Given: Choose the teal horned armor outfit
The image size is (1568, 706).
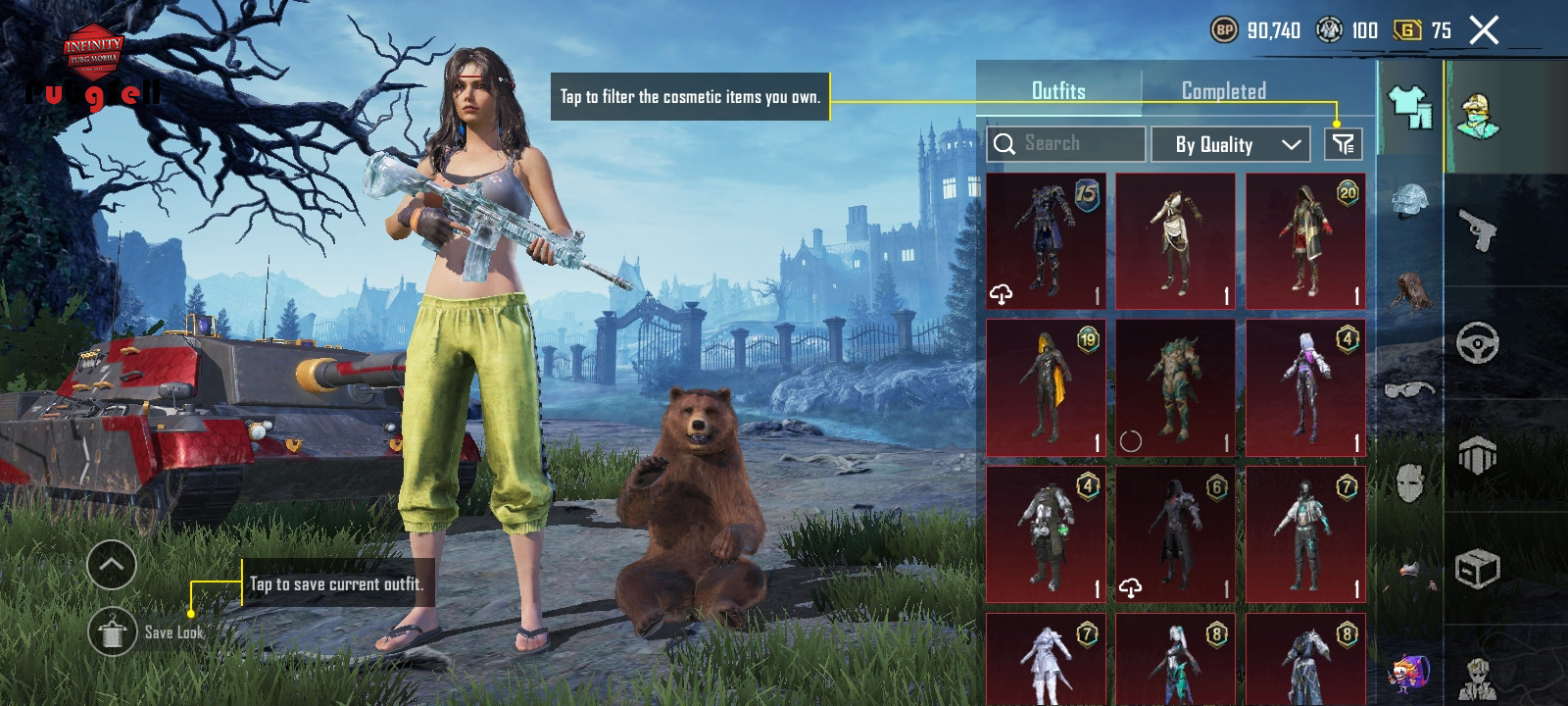Looking at the screenshot, I should tap(1175, 387).
